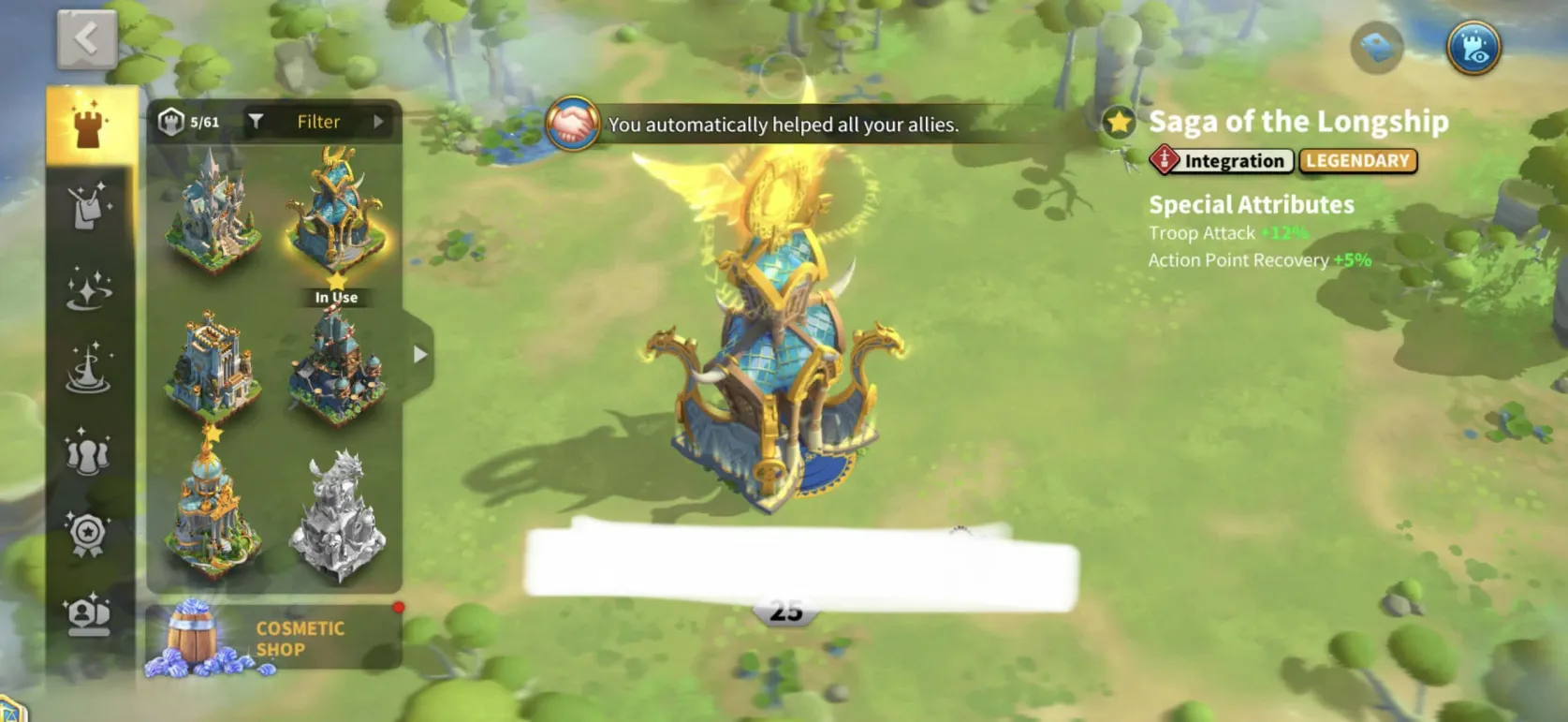1568x722 pixels.
Task: Open the blue book collection icon
Action: coord(1377,47)
